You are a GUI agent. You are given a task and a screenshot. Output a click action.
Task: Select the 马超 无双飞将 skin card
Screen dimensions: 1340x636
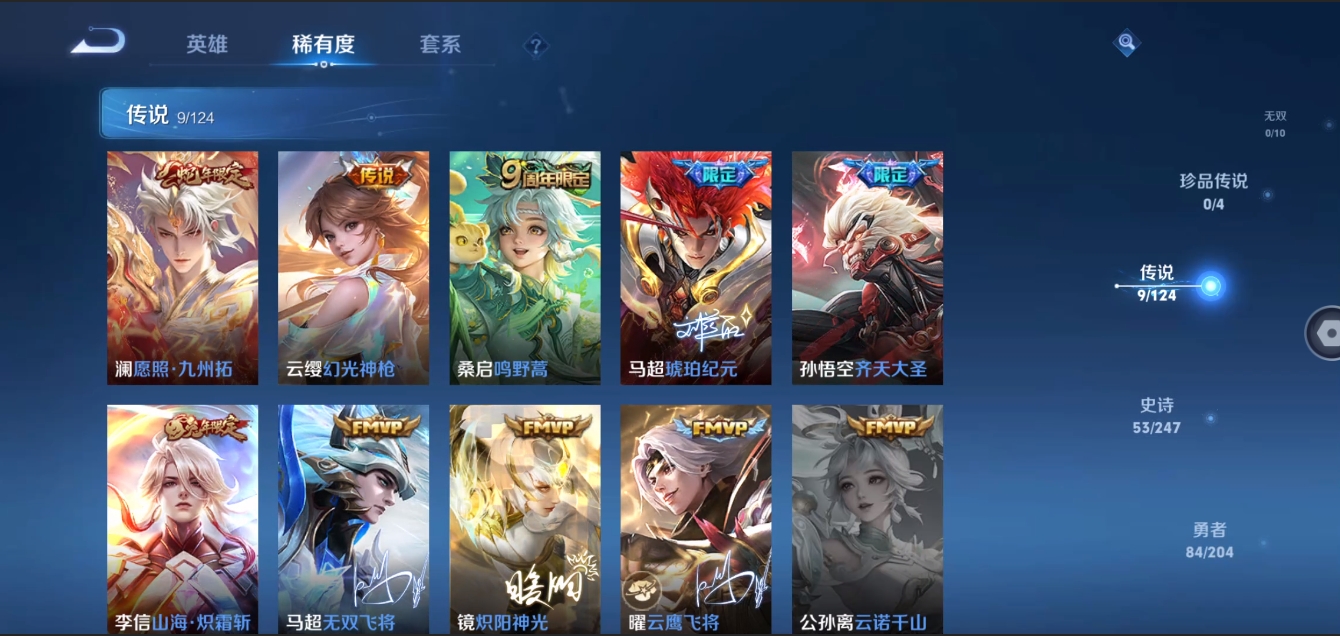[353, 518]
